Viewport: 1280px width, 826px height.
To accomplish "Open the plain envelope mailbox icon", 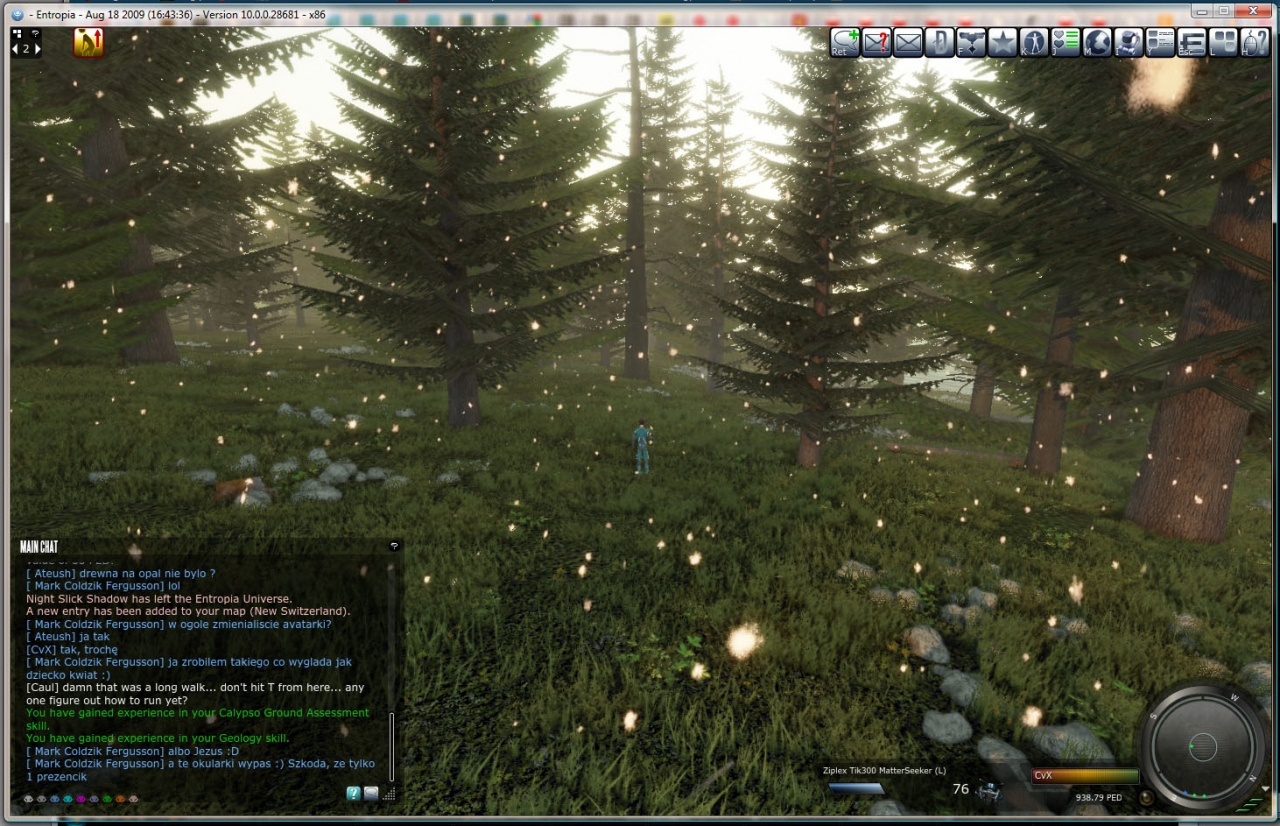I will point(908,43).
